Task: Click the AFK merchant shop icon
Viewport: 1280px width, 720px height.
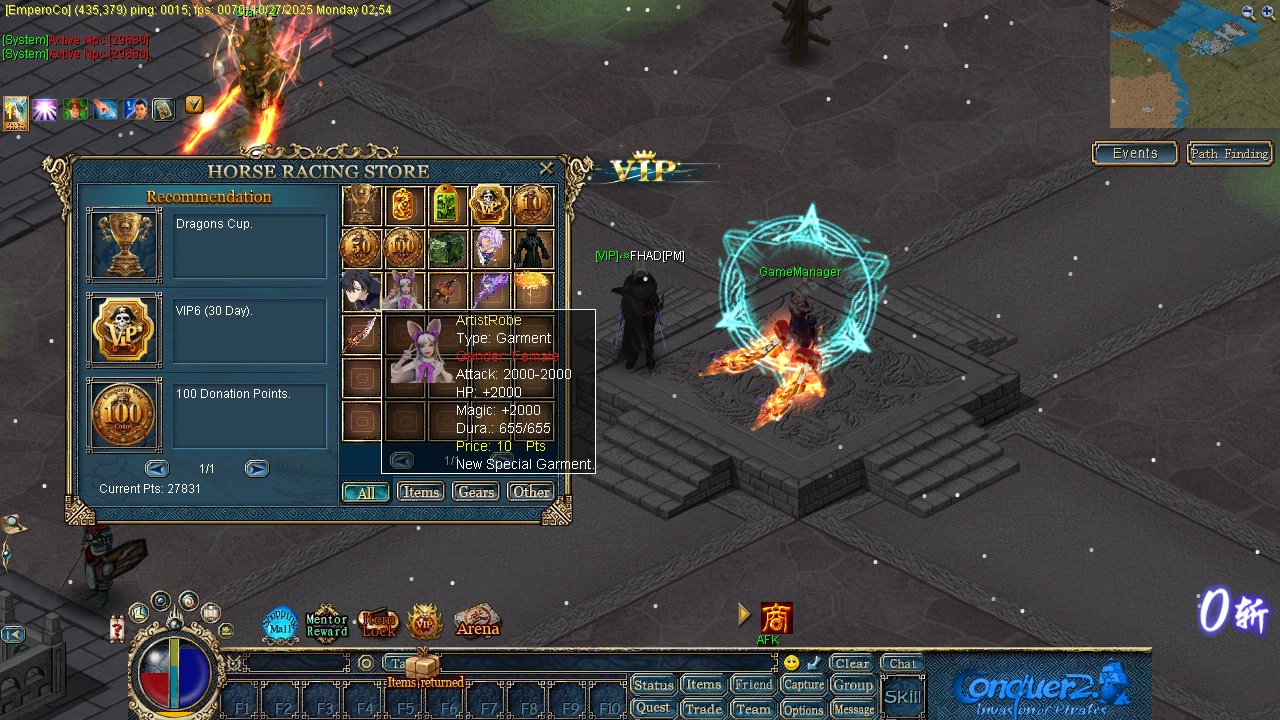Action: 777,616
